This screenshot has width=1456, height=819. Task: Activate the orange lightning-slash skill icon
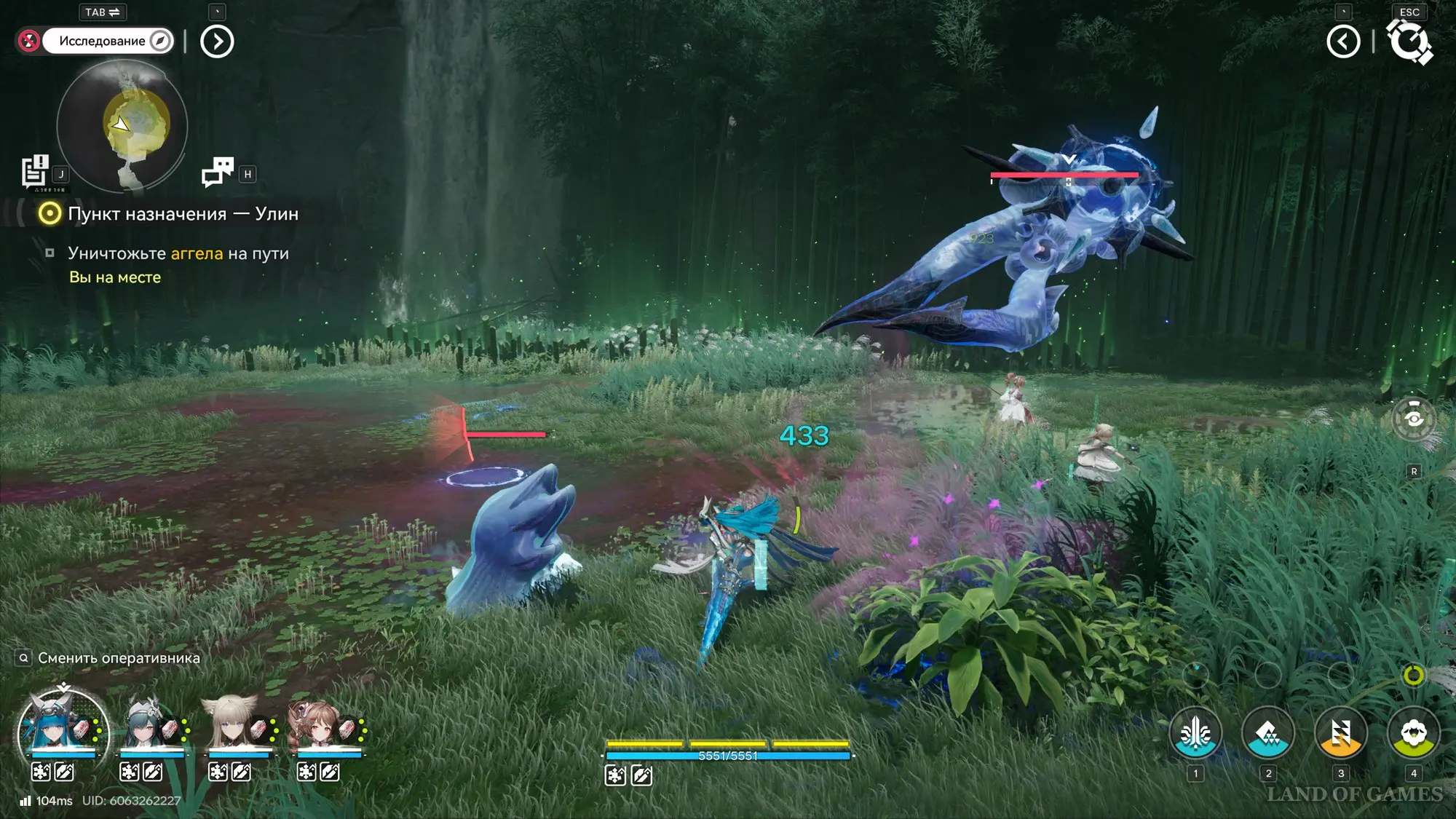1340,733
